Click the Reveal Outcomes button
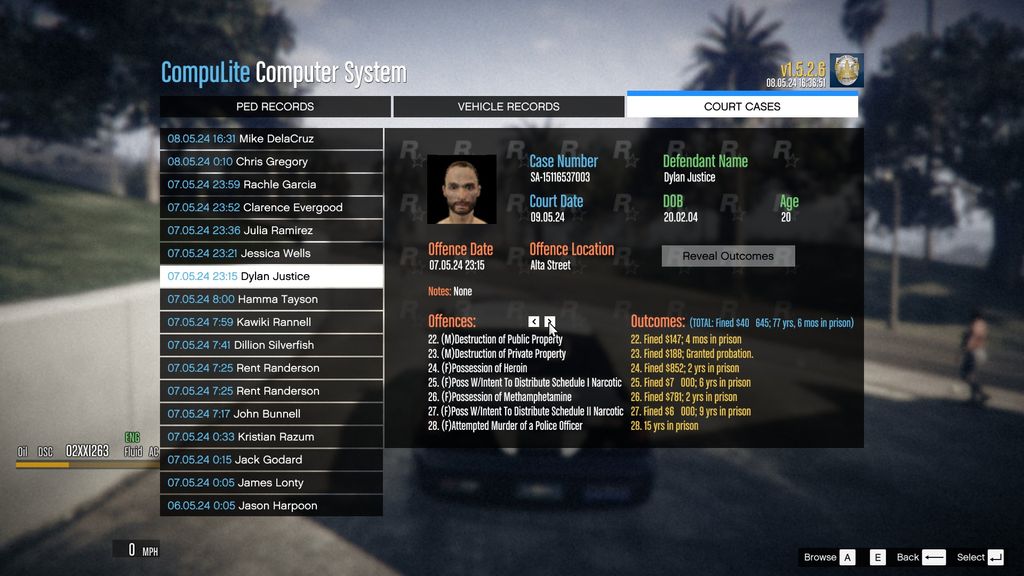Viewport: 1024px width, 576px height. tap(728, 256)
